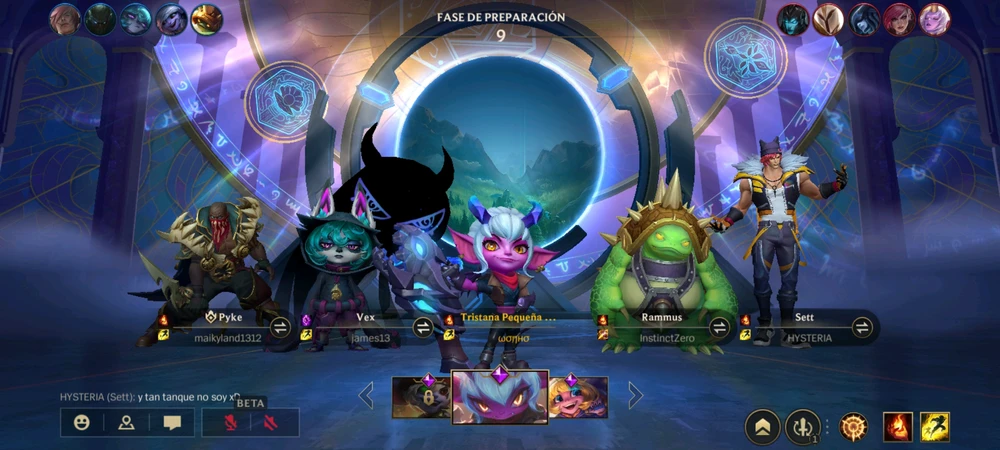Viewport: 1000px width, 450px height.
Task: Open the emote smiley face menu
Action: click(x=82, y=422)
